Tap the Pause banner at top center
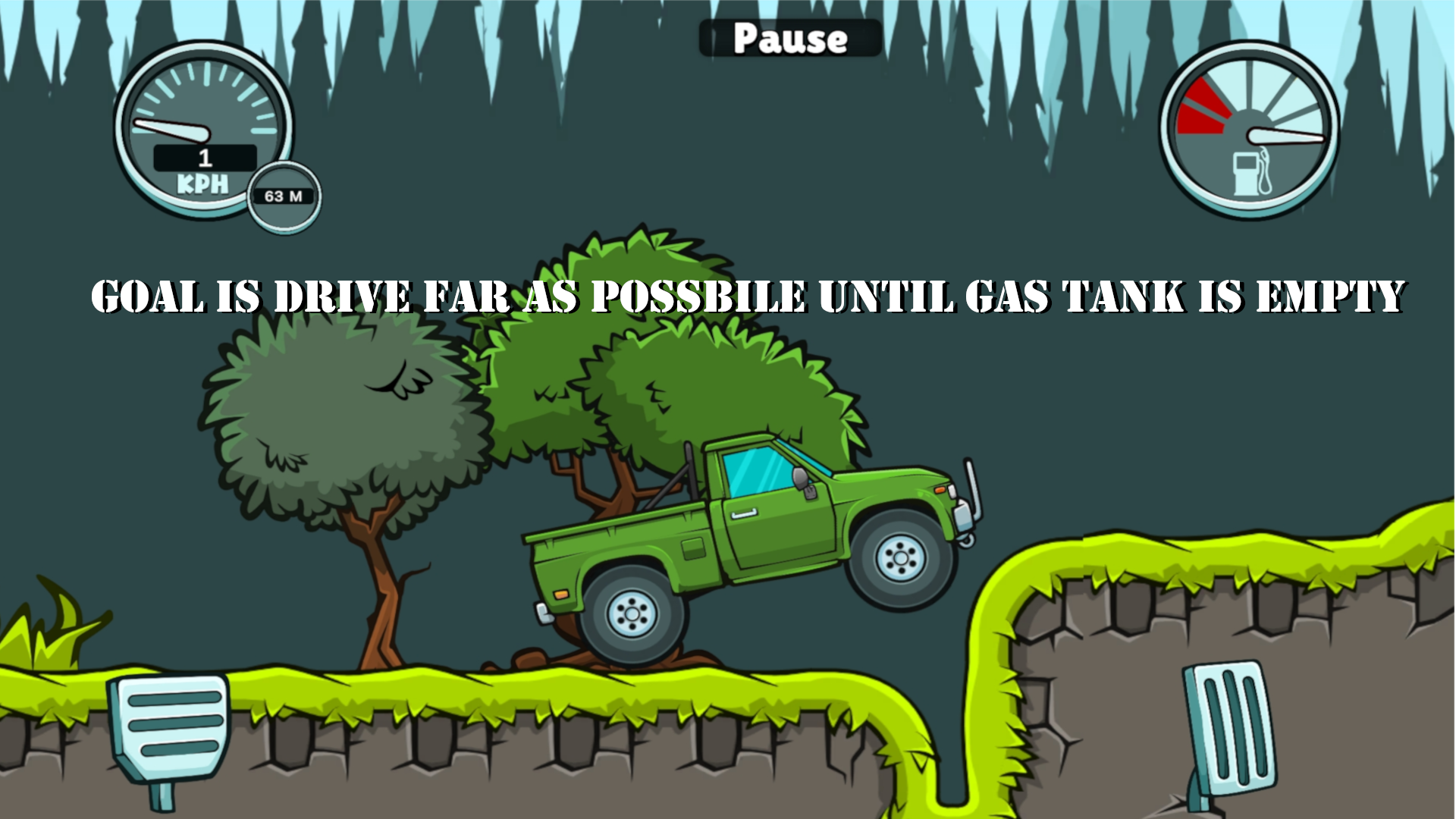This screenshot has height=819, width=1456. coord(789,38)
